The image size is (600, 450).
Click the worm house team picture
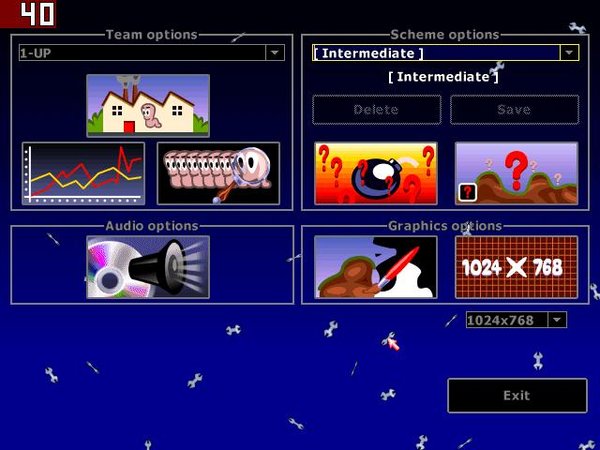[148, 105]
